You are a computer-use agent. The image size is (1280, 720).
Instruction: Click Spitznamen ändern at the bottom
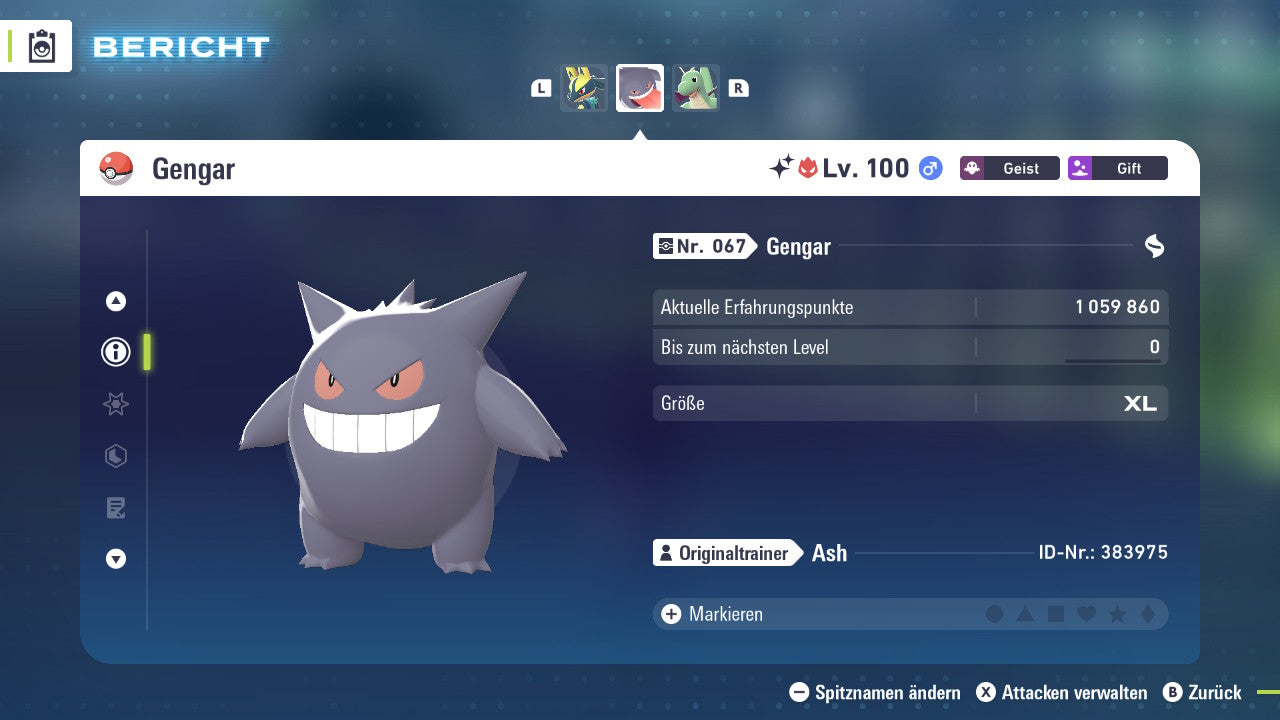click(x=878, y=692)
